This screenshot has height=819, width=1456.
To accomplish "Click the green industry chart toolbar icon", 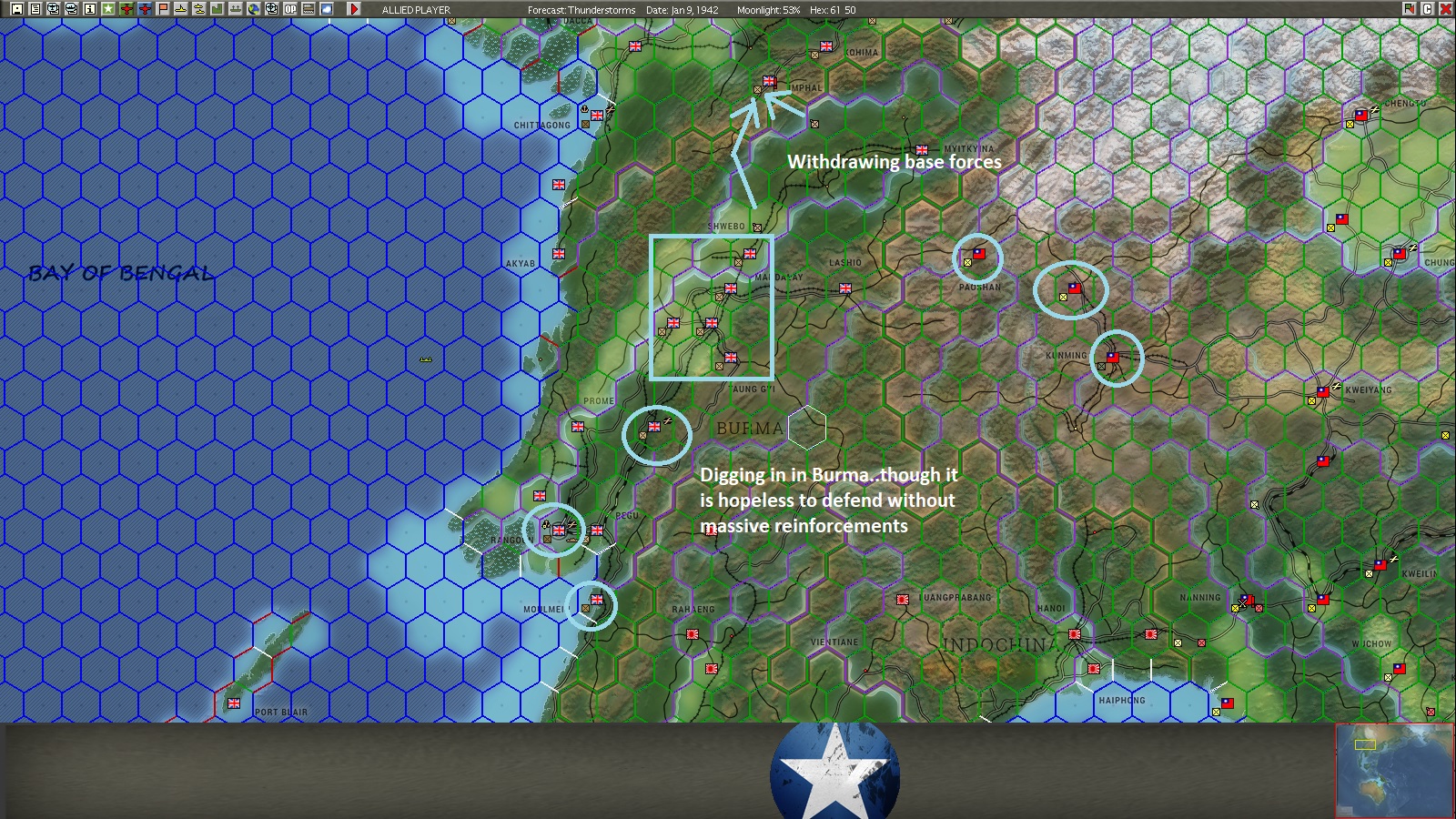I will coord(218,9).
